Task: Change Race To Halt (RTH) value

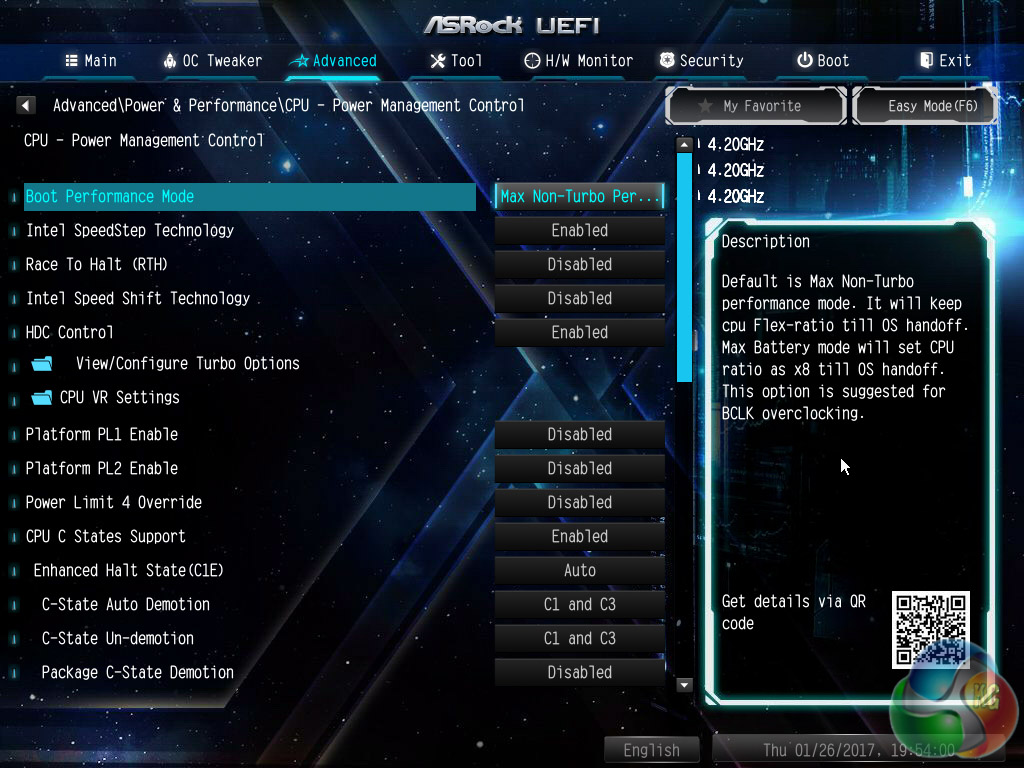Action: coord(579,265)
